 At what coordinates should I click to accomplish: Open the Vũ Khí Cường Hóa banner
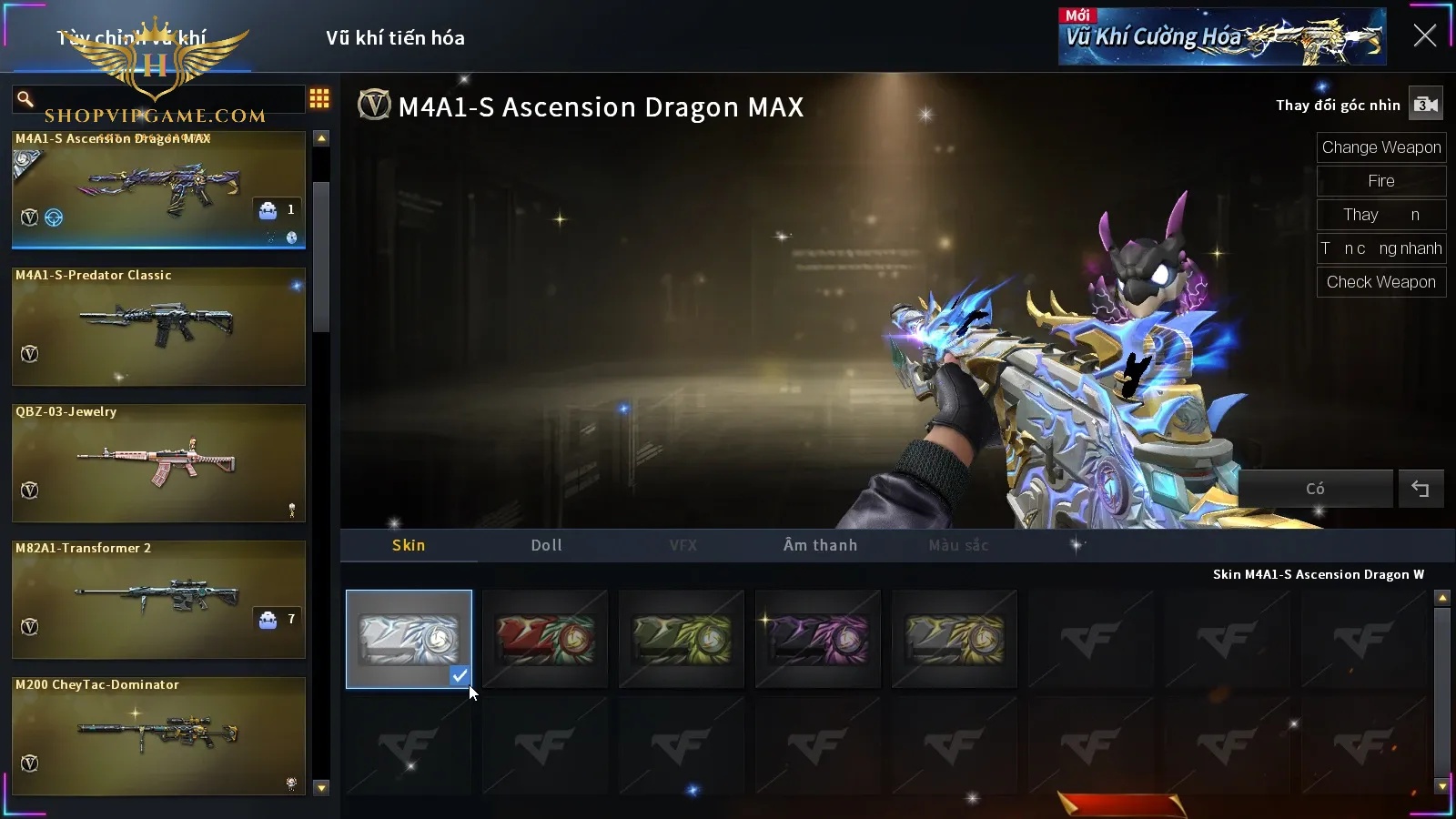[1221, 37]
